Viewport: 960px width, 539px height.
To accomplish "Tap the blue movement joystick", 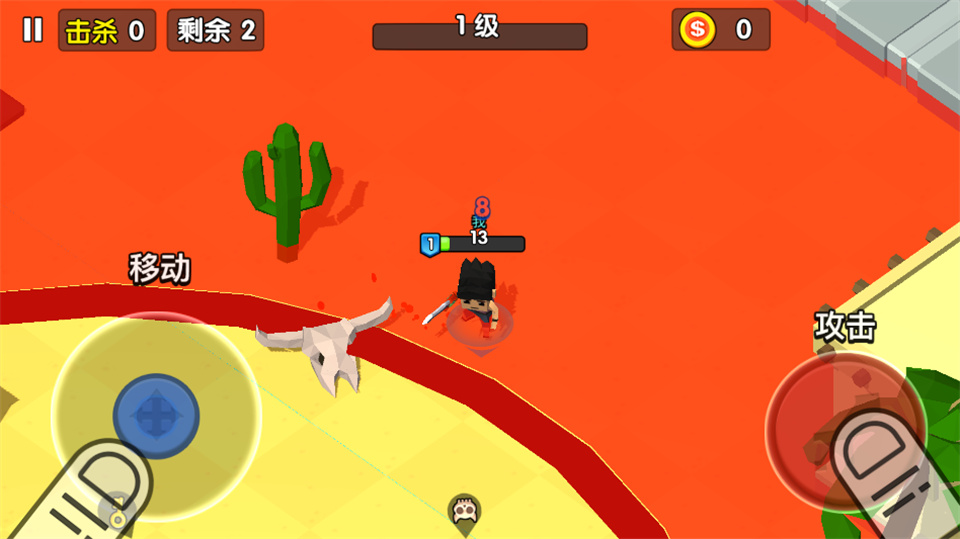I will (156, 416).
